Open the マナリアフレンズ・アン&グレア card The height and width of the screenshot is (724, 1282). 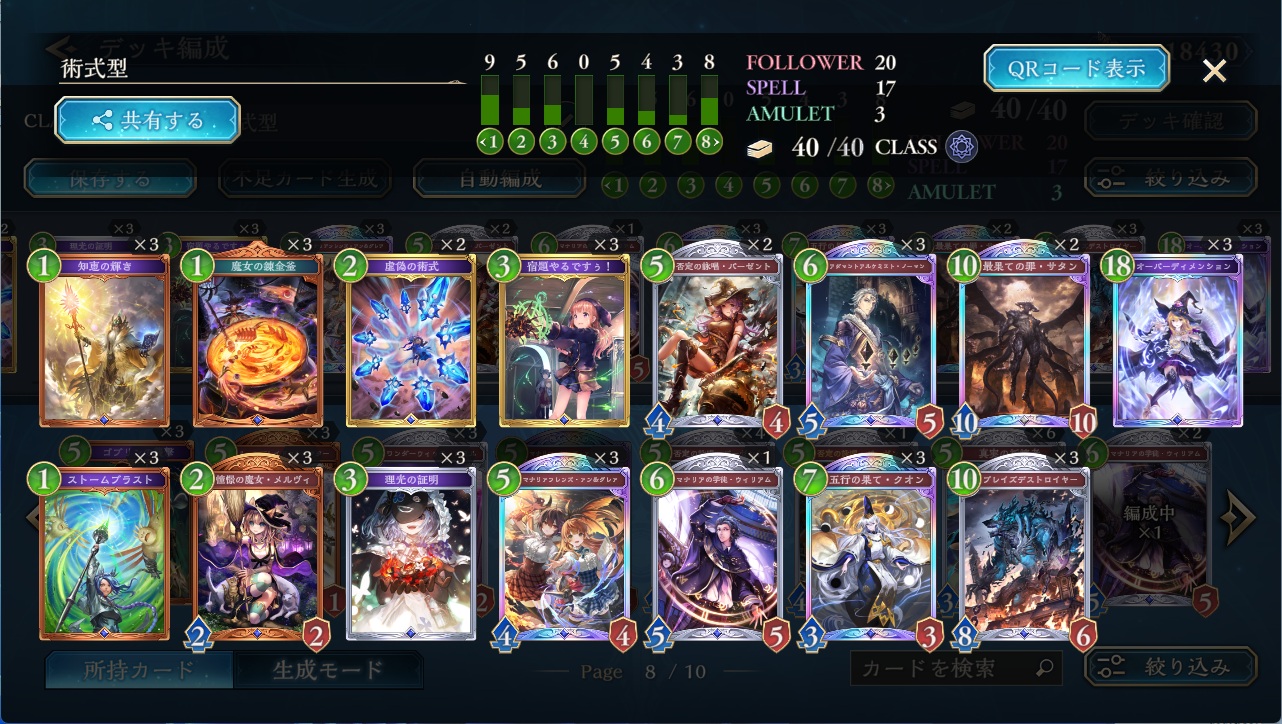pyautogui.click(x=563, y=553)
